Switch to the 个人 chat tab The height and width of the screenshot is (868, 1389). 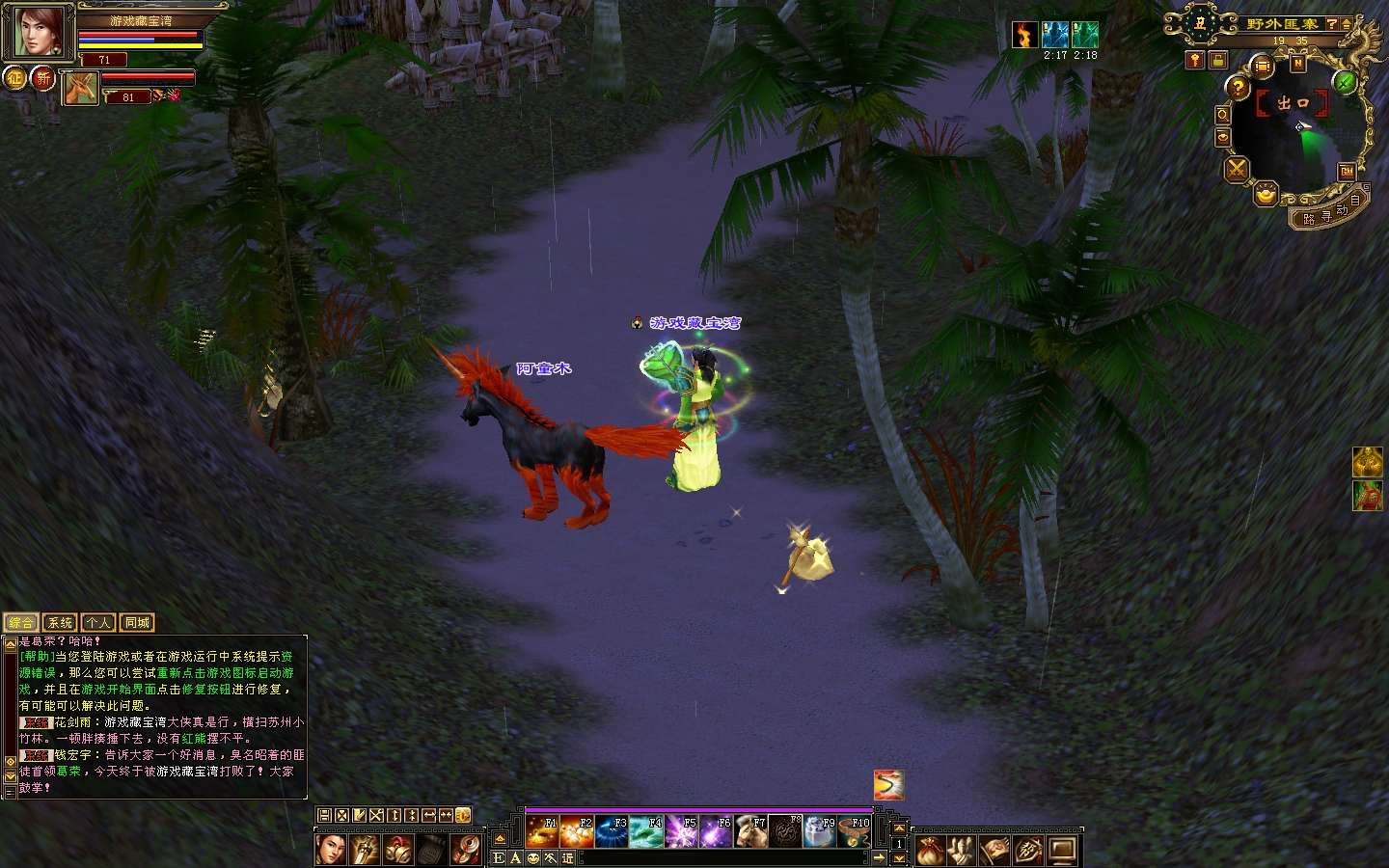pos(98,623)
